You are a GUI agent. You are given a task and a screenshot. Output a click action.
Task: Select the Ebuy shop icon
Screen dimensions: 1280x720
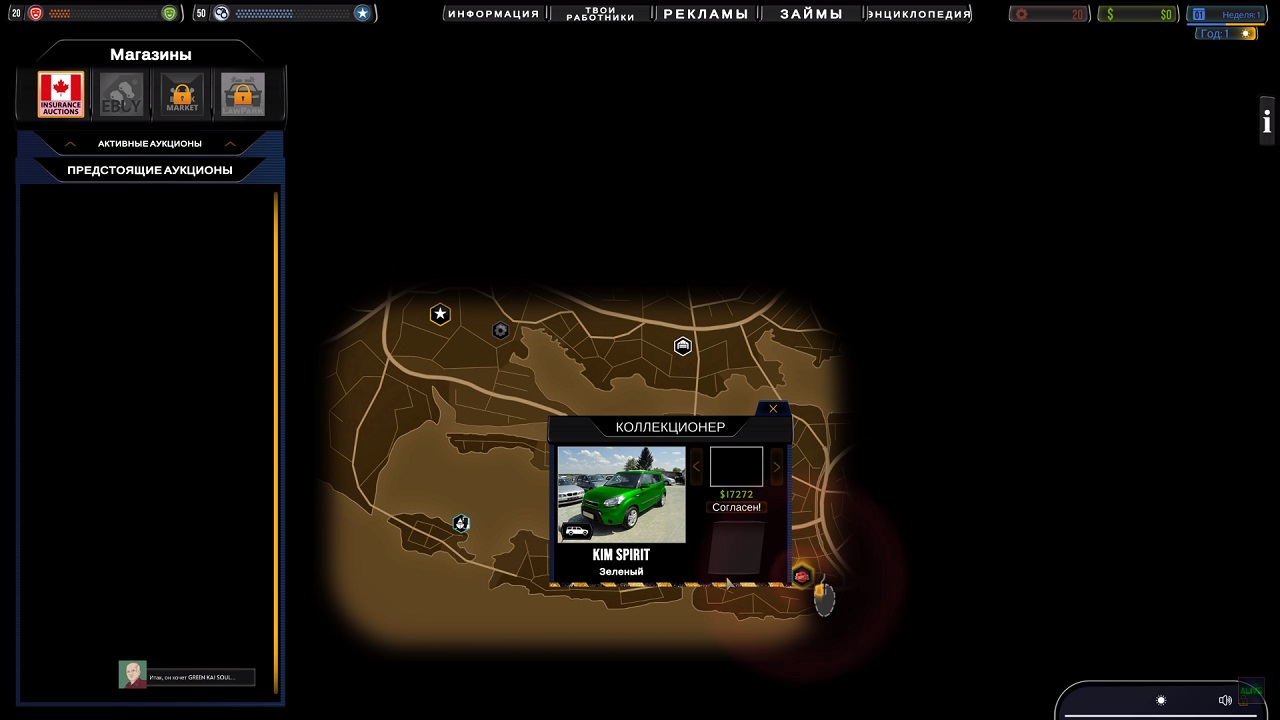pos(121,94)
